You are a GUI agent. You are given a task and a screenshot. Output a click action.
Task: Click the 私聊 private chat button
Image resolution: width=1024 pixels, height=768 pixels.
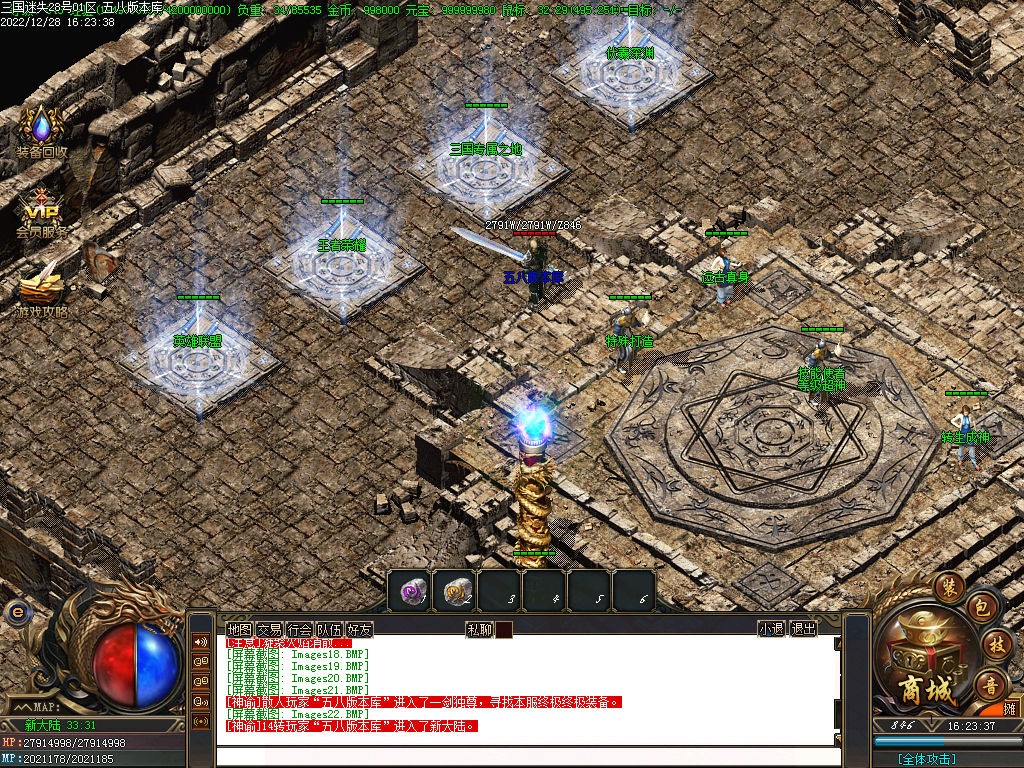(x=479, y=629)
